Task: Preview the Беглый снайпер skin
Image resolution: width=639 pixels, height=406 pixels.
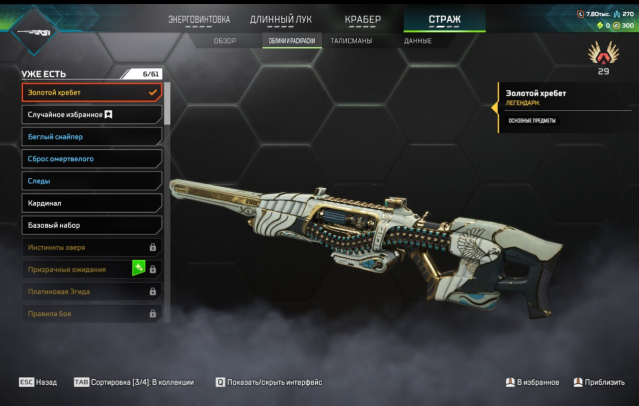Action: pyautogui.click(x=91, y=137)
